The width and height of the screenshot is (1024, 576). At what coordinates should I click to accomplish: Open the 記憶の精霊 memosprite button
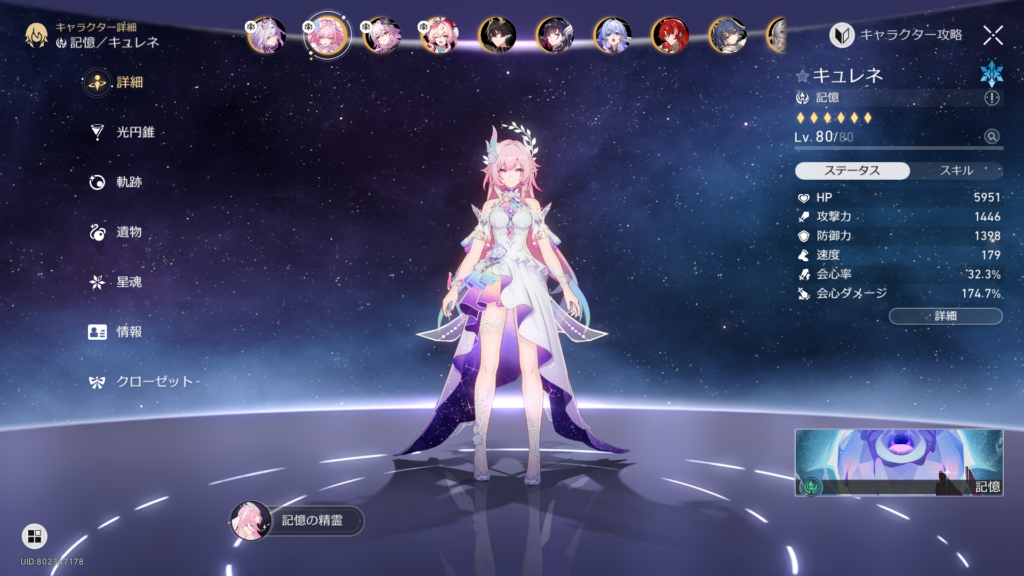click(298, 521)
